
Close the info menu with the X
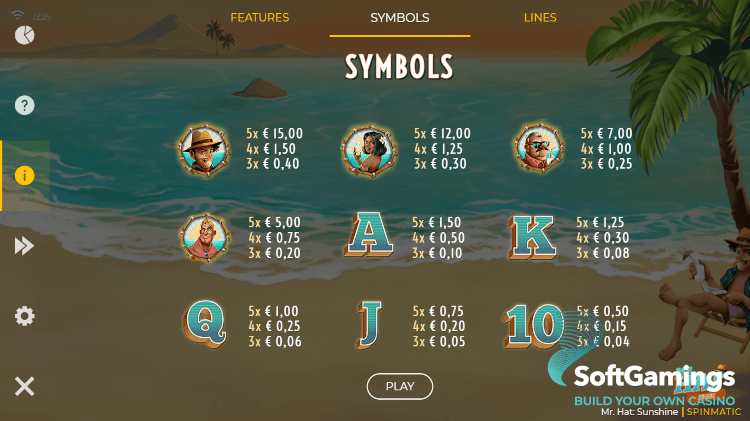[25, 386]
